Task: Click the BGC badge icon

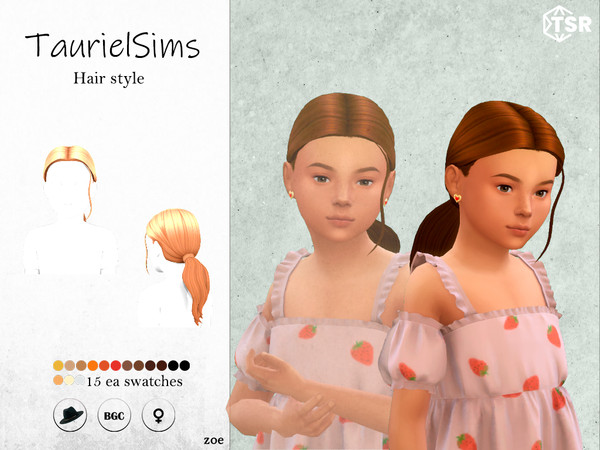Action: pyautogui.click(x=112, y=415)
